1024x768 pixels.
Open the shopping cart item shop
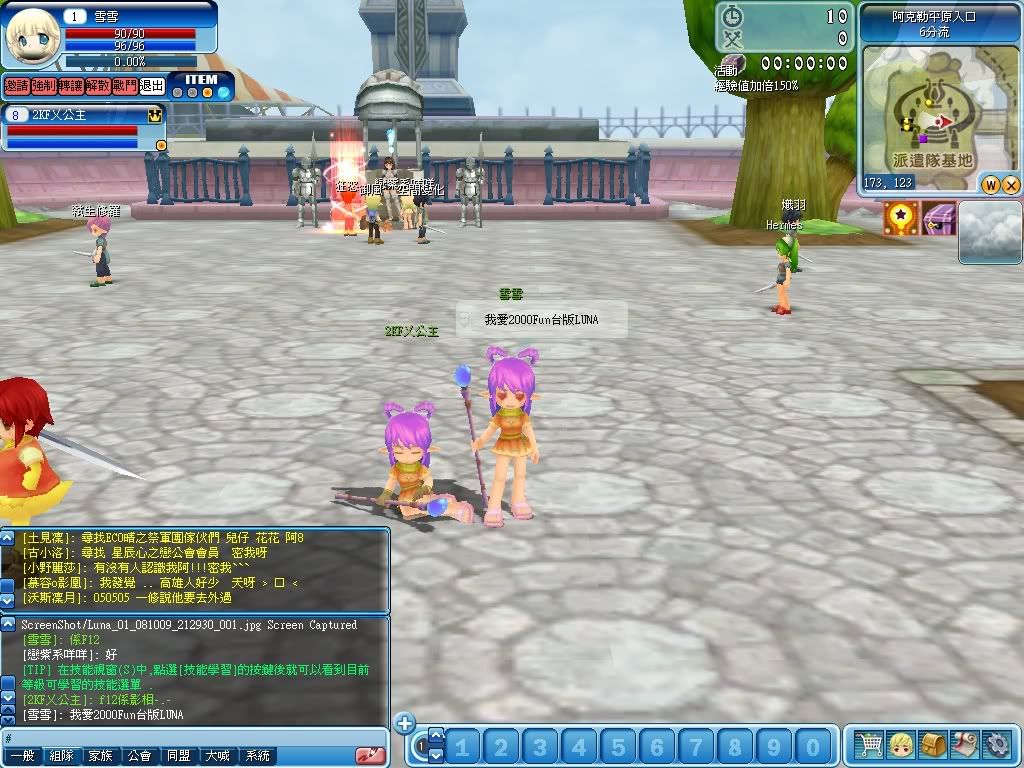click(x=870, y=745)
